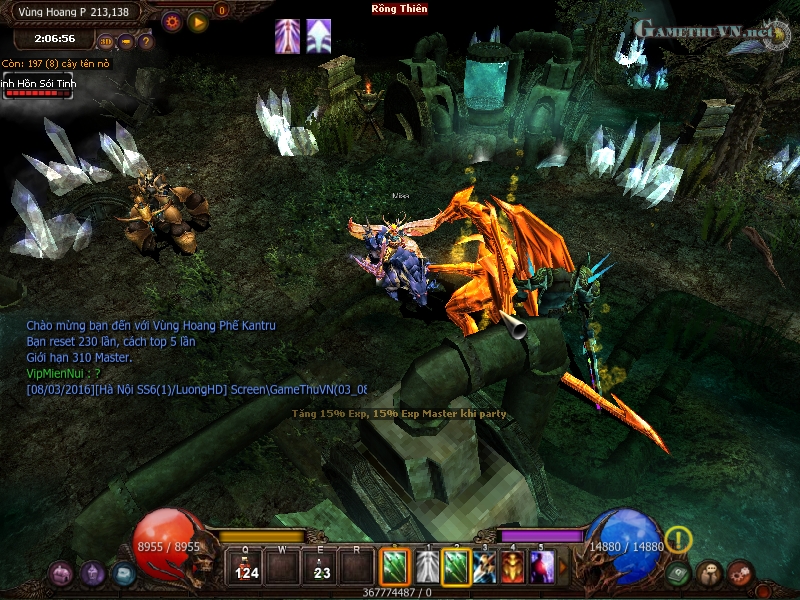Click the small button between 3D and help
The width and height of the screenshot is (800, 600).
(x=126, y=42)
